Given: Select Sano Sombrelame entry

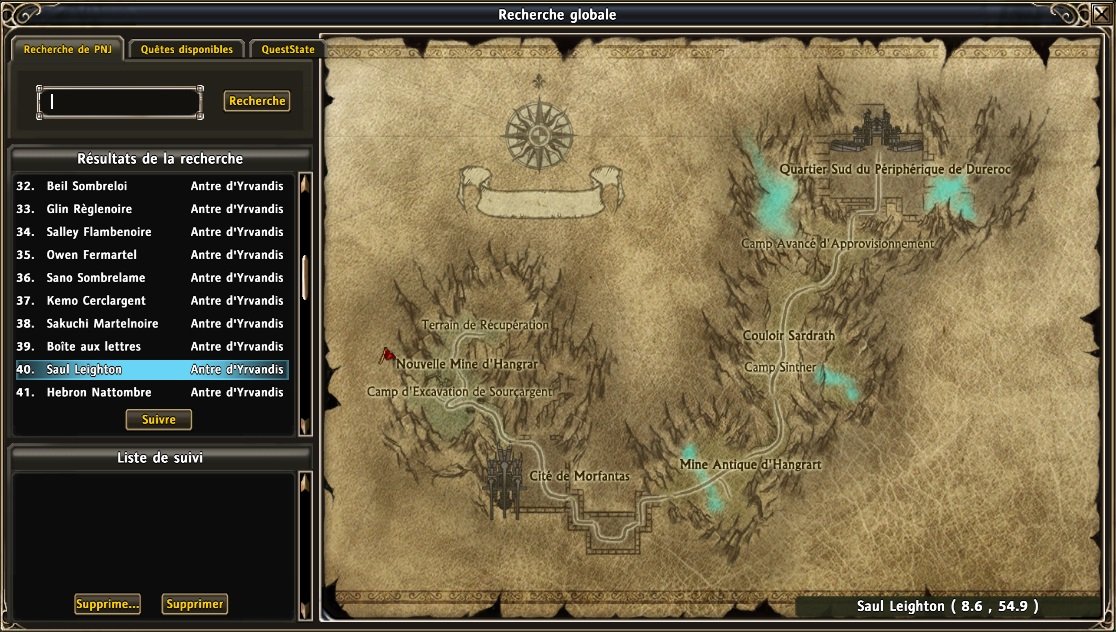Looking at the screenshot, I should point(150,278).
